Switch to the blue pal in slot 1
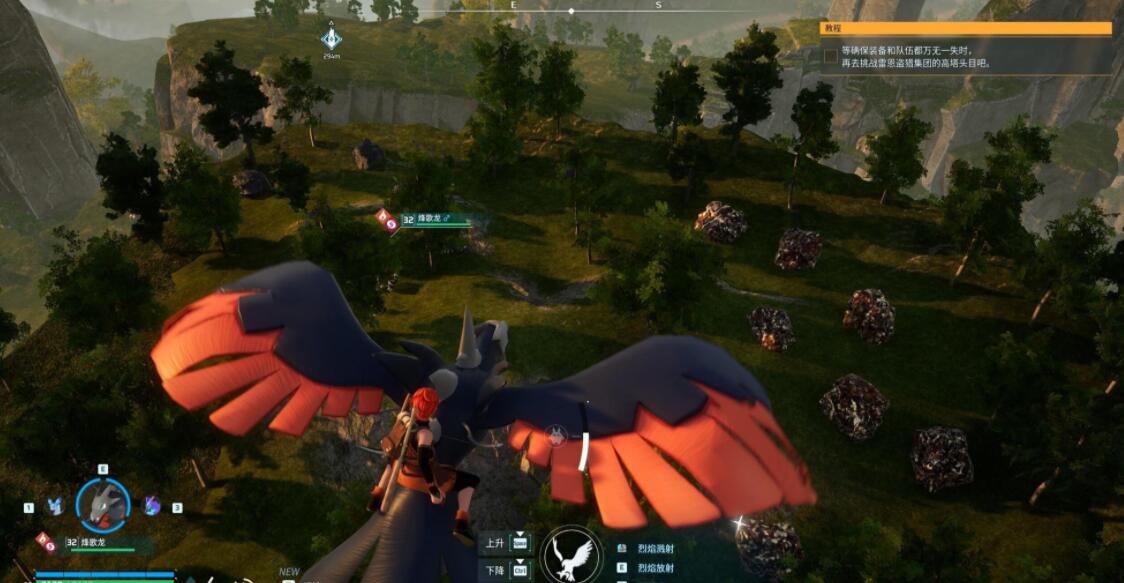 [56, 507]
